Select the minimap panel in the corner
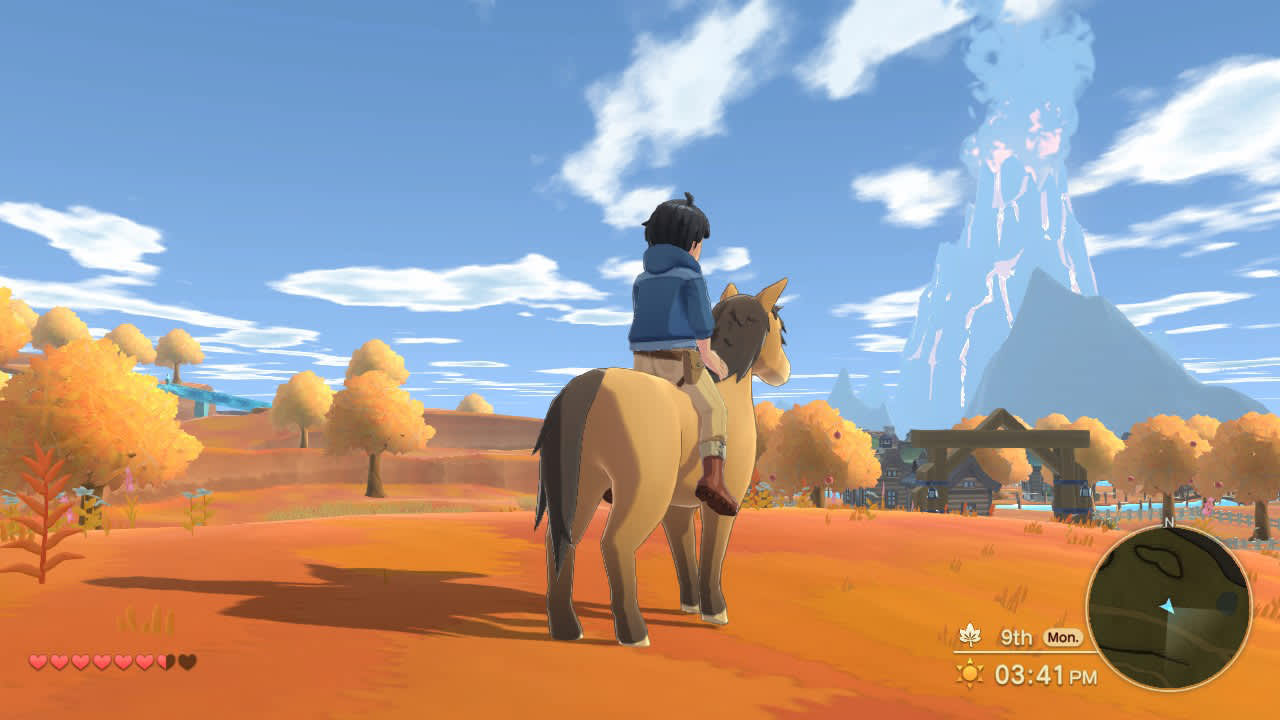This screenshot has width=1280, height=720. (x=1170, y=606)
